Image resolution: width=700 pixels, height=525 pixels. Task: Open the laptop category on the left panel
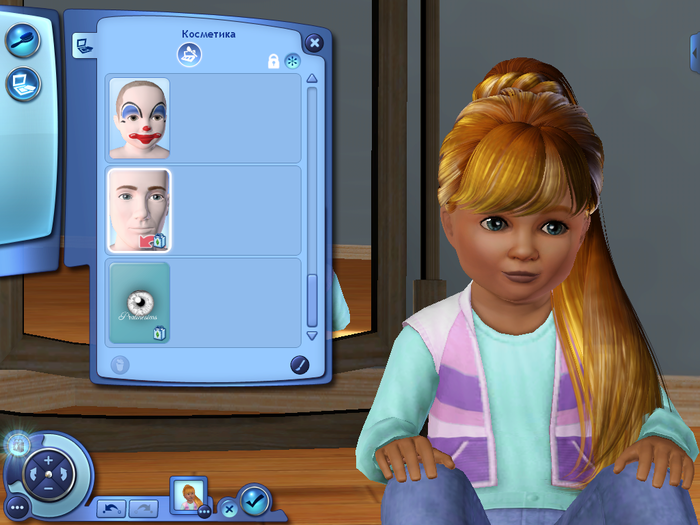point(22,83)
